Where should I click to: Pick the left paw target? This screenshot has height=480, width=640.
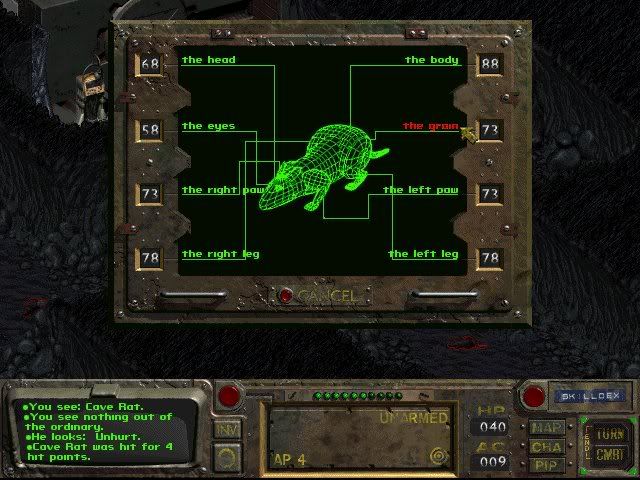420,190
